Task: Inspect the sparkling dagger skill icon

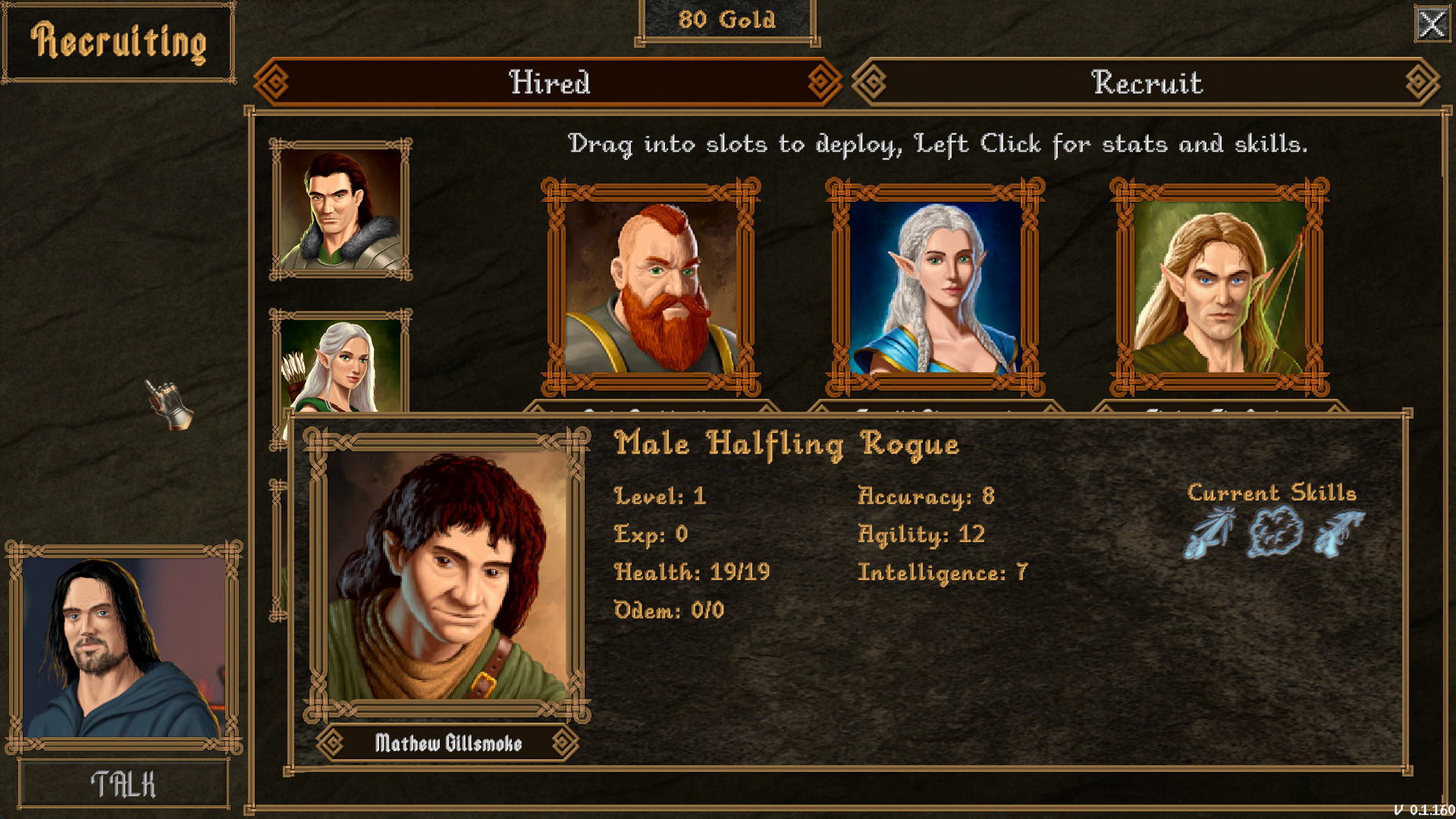Action: point(1210,532)
